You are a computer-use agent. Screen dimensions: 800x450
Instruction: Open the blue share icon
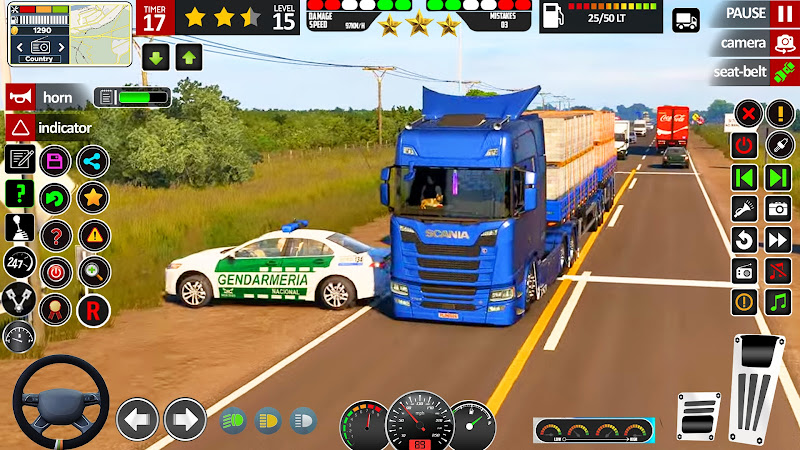(93, 160)
